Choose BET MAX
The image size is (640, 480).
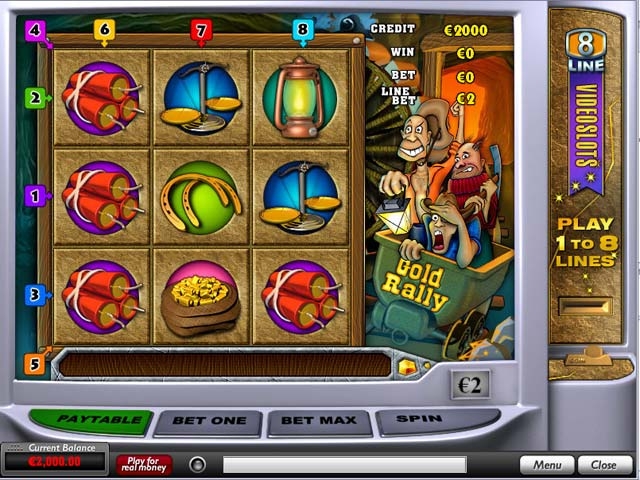tap(320, 422)
